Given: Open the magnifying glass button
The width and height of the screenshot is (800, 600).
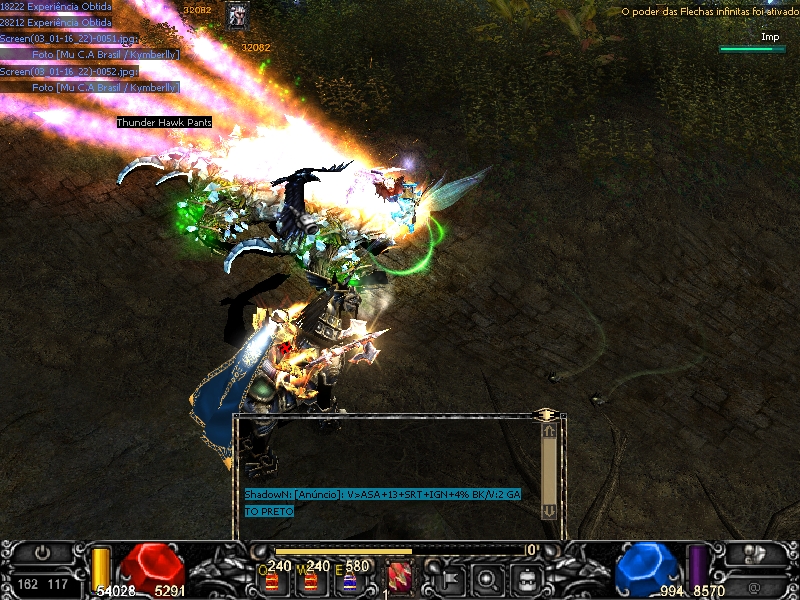Looking at the screenshot, I should coord(488,577).
